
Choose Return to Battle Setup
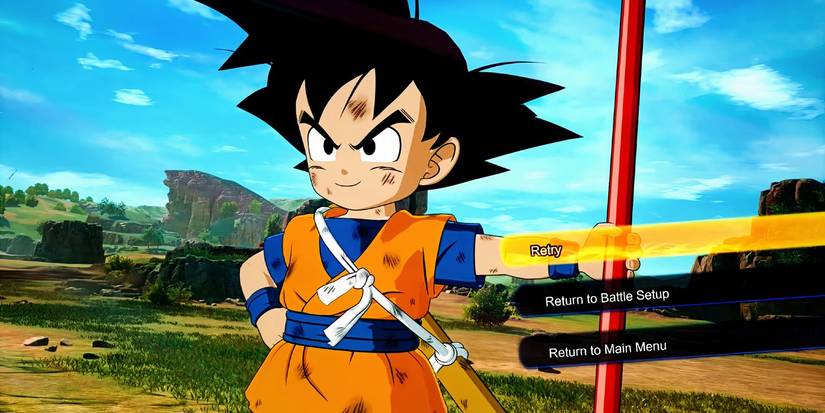(607, 298)
